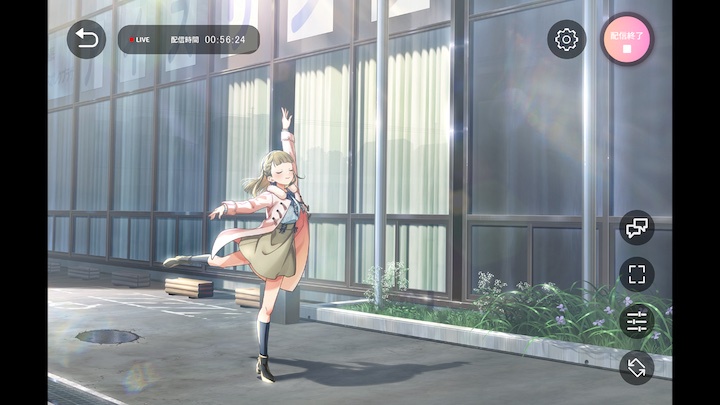Image resolution: width=720 pixels, height=405 pixels.
Task: Click the rotate camera swap icon
Action: click(636, 367)
